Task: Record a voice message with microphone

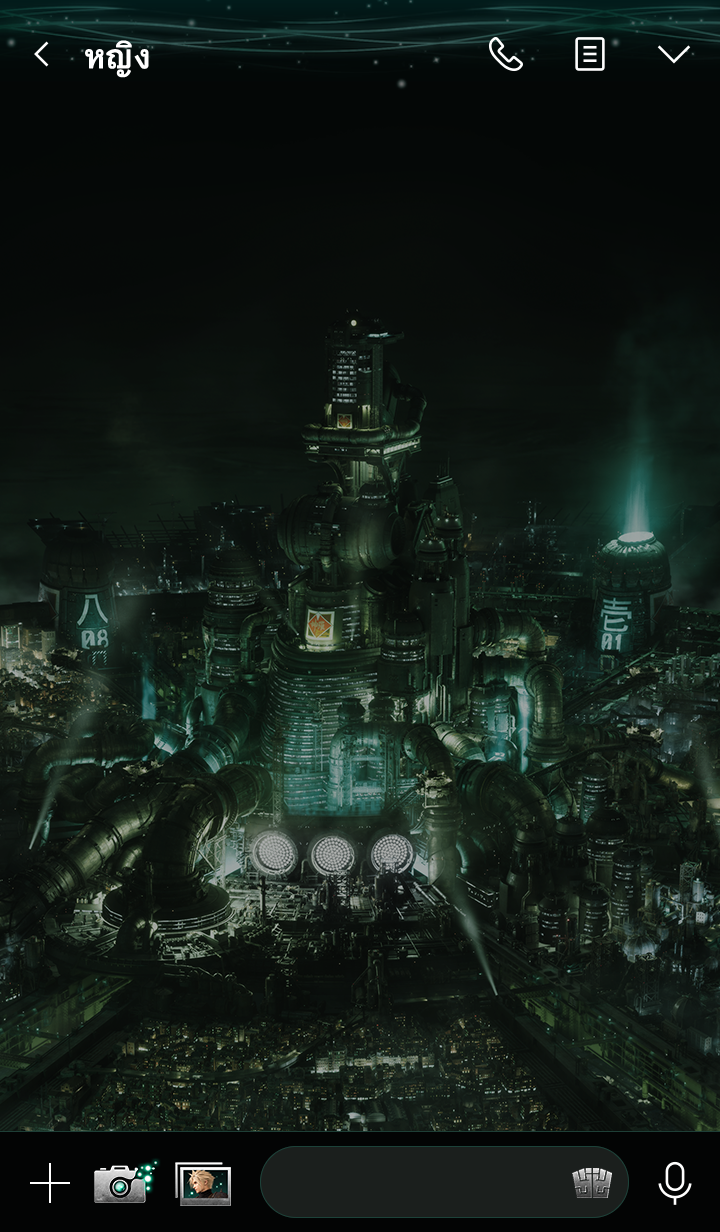Action: [675, 1183]
